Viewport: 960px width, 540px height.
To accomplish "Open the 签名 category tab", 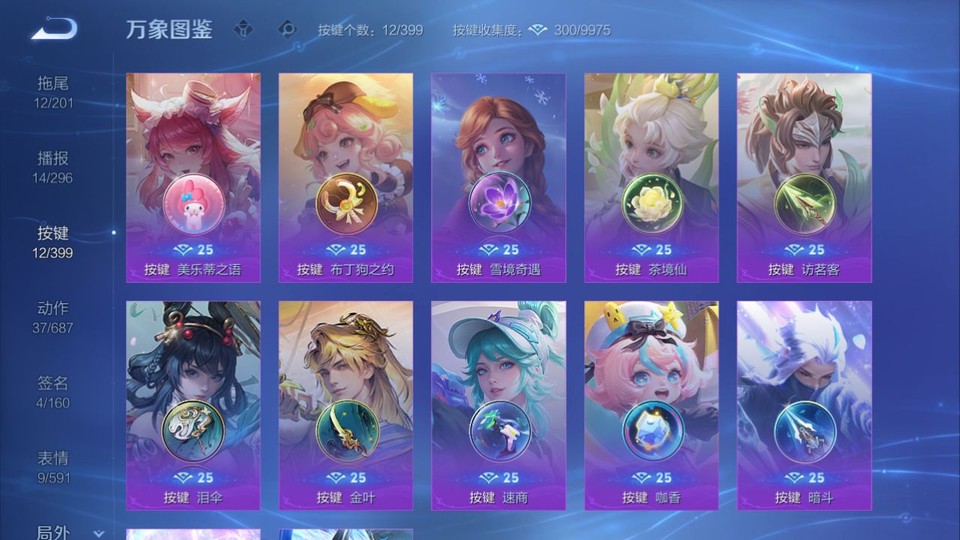I will tap(53, 391).
